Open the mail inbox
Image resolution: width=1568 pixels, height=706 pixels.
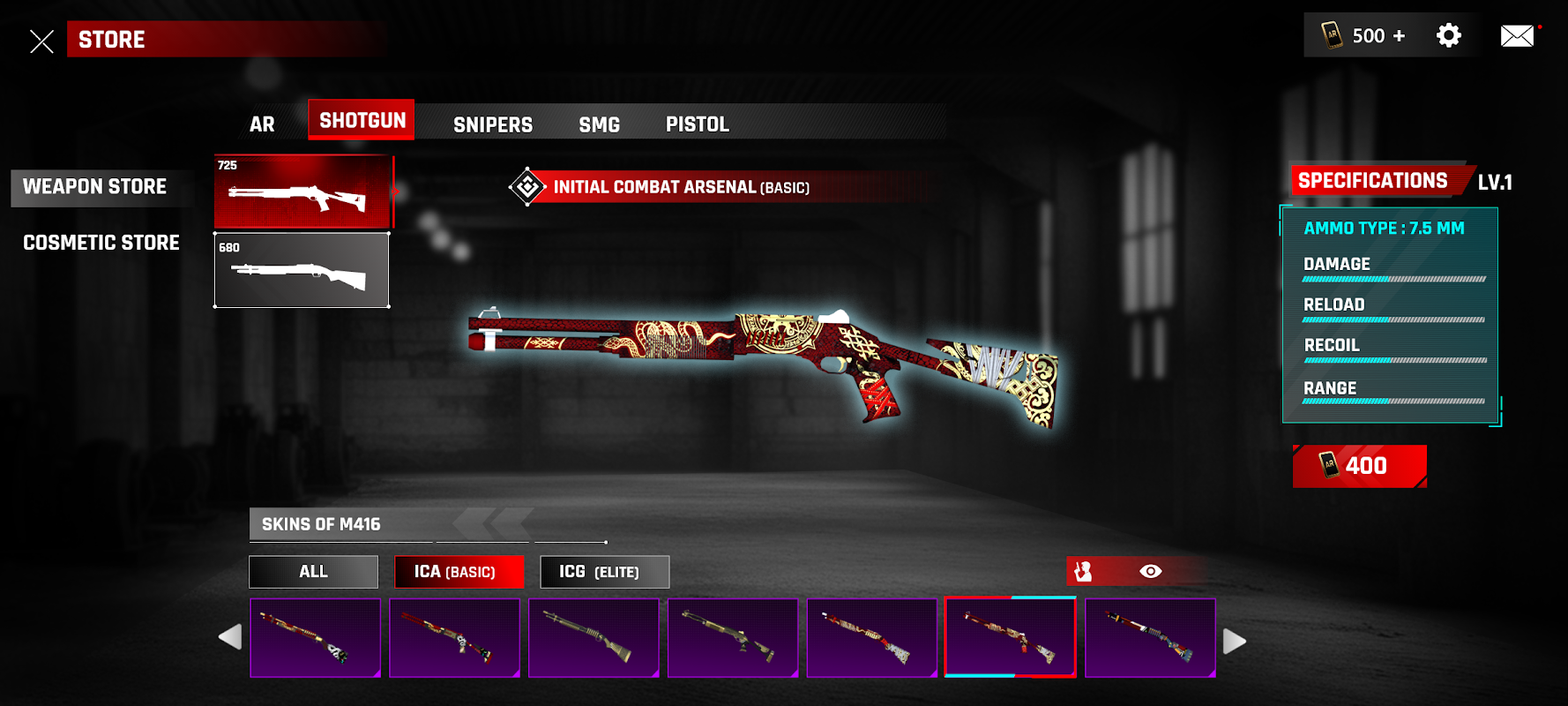pyautogui.click(x=1517, y=36)
